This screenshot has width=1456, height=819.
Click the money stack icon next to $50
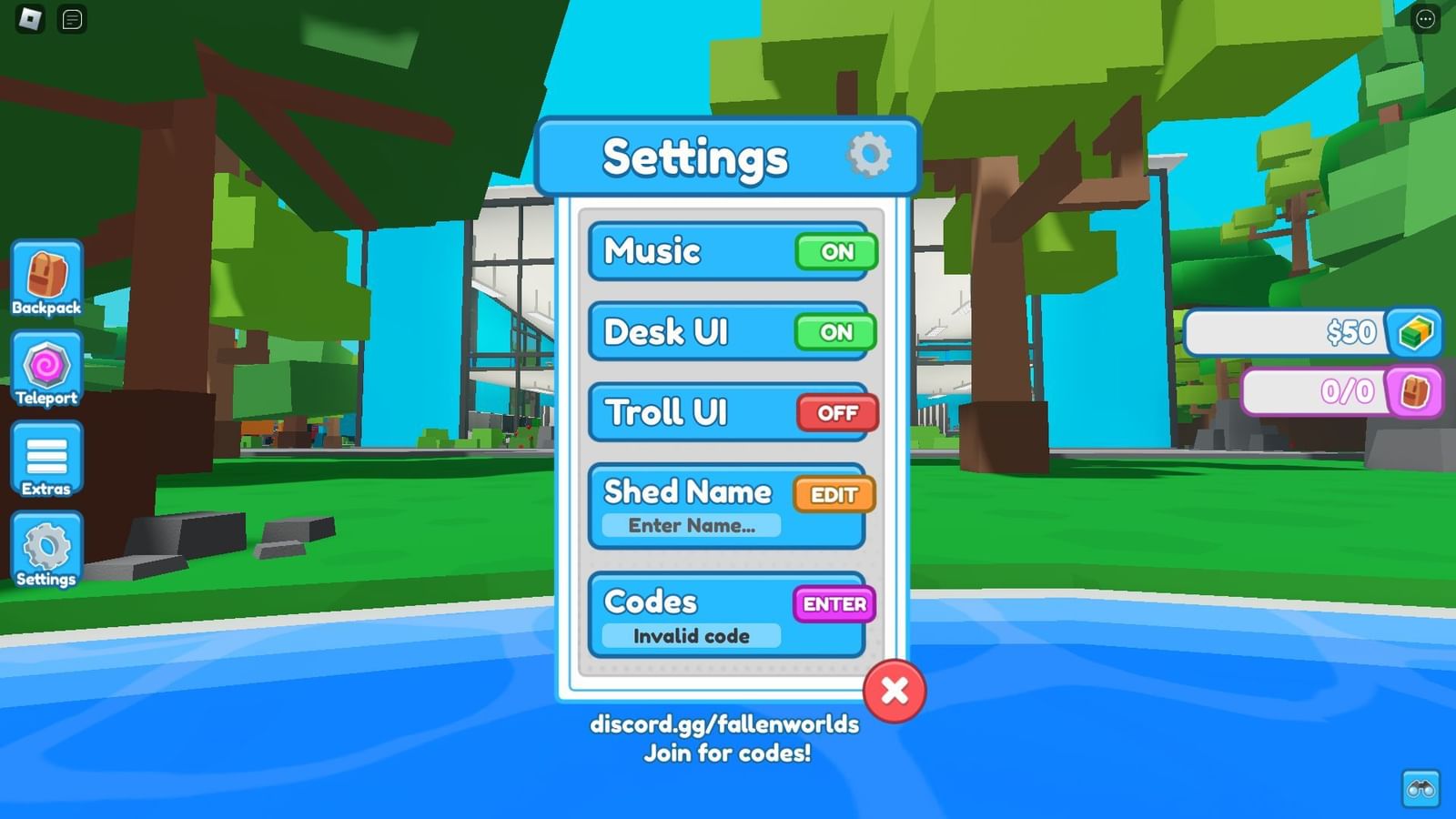[1414, 333]
